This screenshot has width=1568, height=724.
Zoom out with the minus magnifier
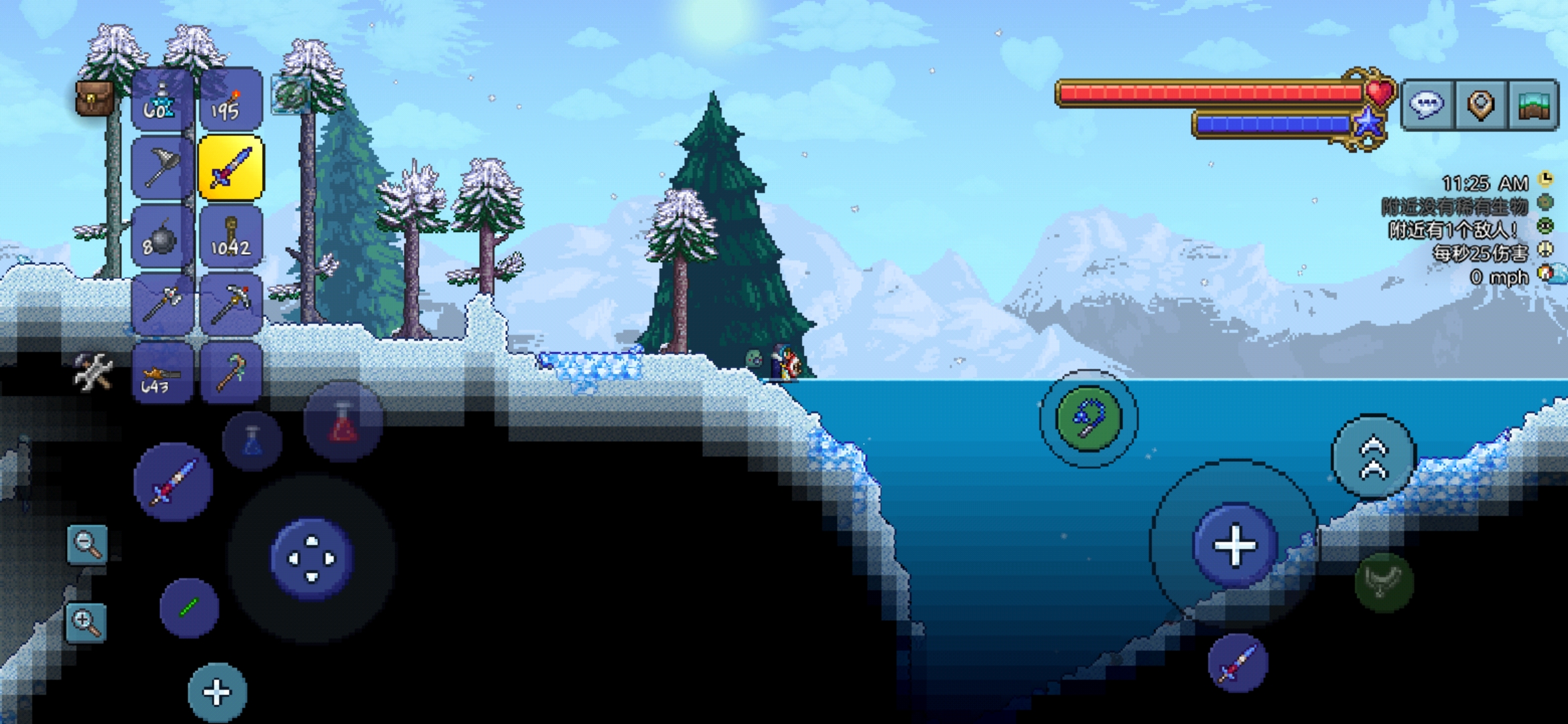pos(87,544)
